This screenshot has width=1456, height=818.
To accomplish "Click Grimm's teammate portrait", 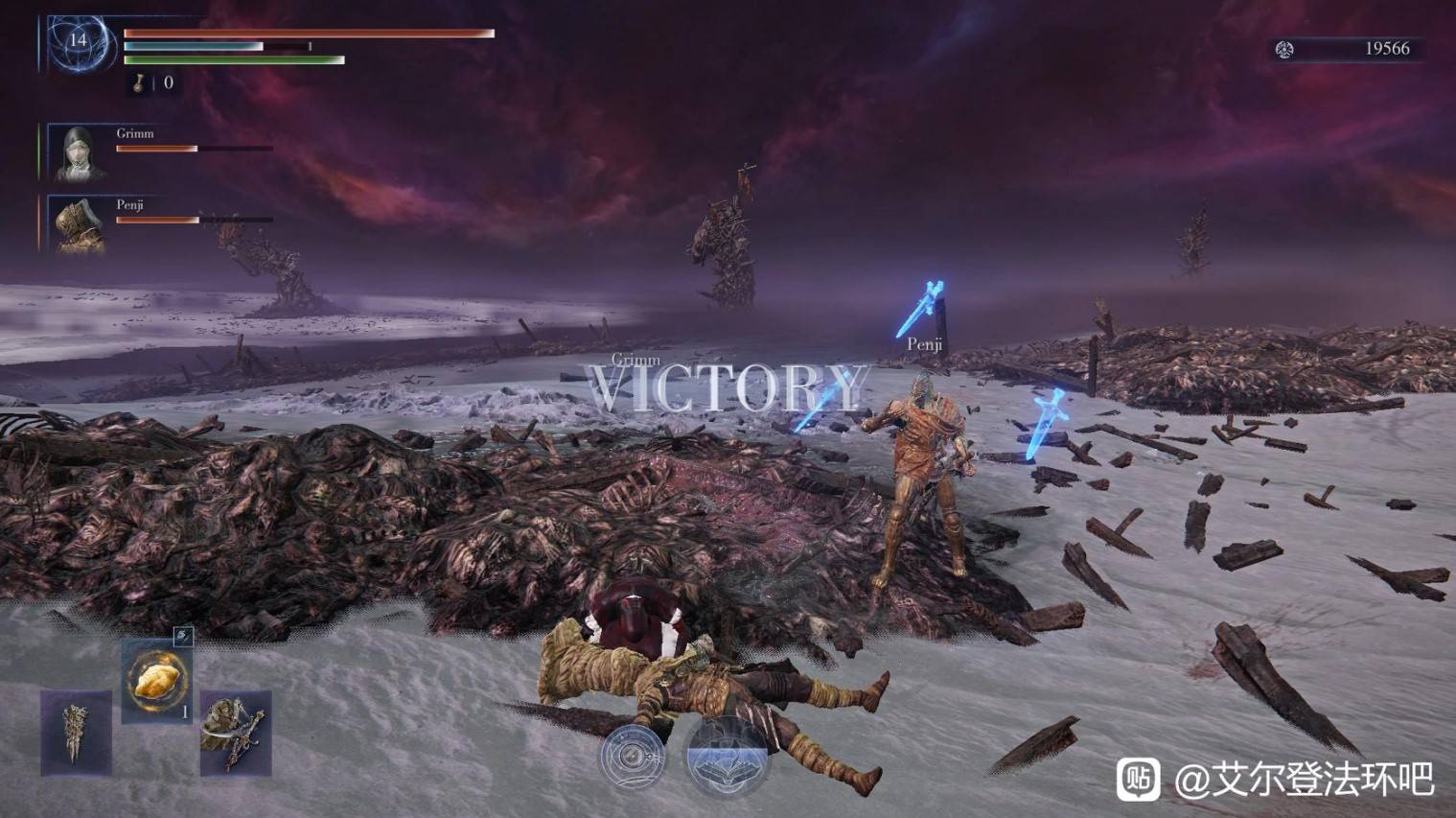I will (78, 152).
